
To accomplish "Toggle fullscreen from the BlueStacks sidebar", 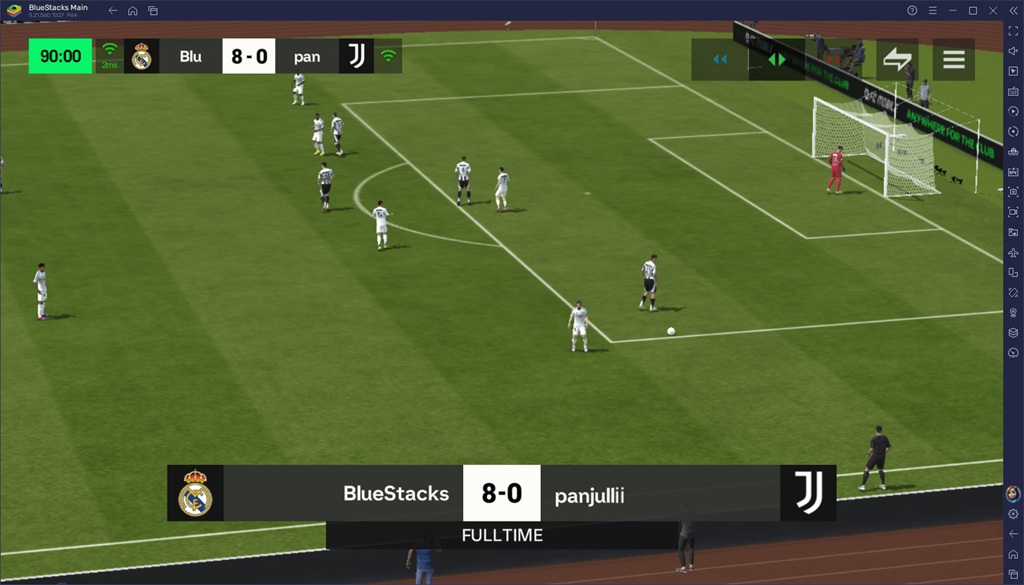I will (x=1013, y=31).
